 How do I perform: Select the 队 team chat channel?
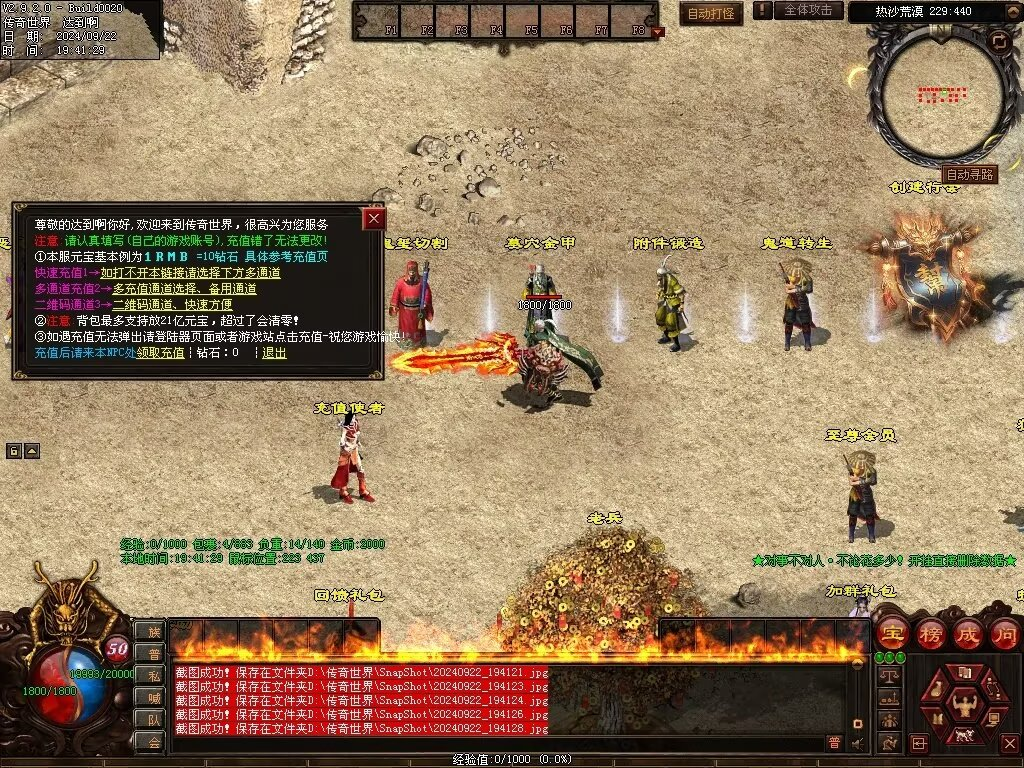pos(153,719)
